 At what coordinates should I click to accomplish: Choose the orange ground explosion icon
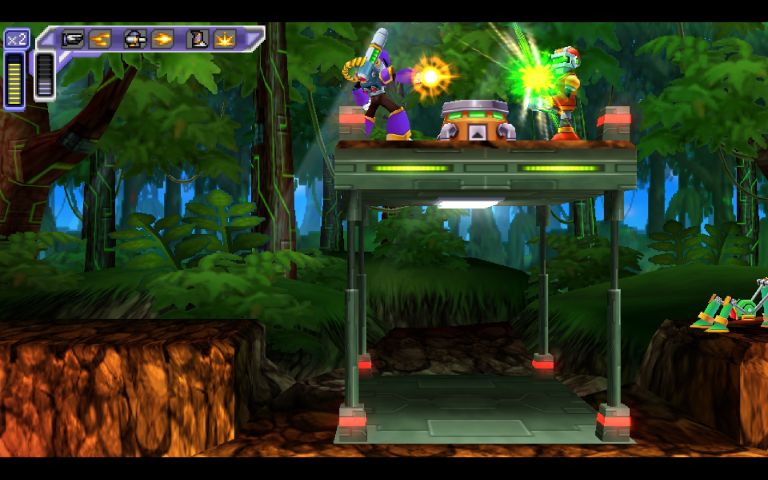click(x=224, y=39)
